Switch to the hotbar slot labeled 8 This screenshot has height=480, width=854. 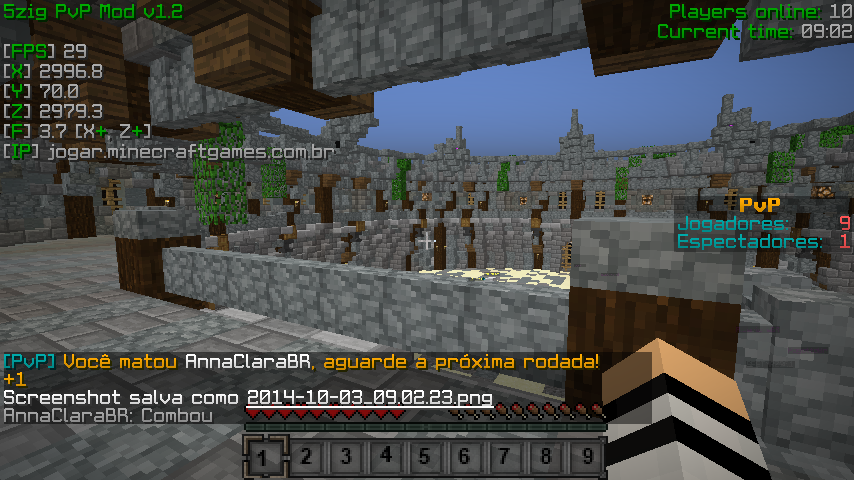click(x=545, y=458)
